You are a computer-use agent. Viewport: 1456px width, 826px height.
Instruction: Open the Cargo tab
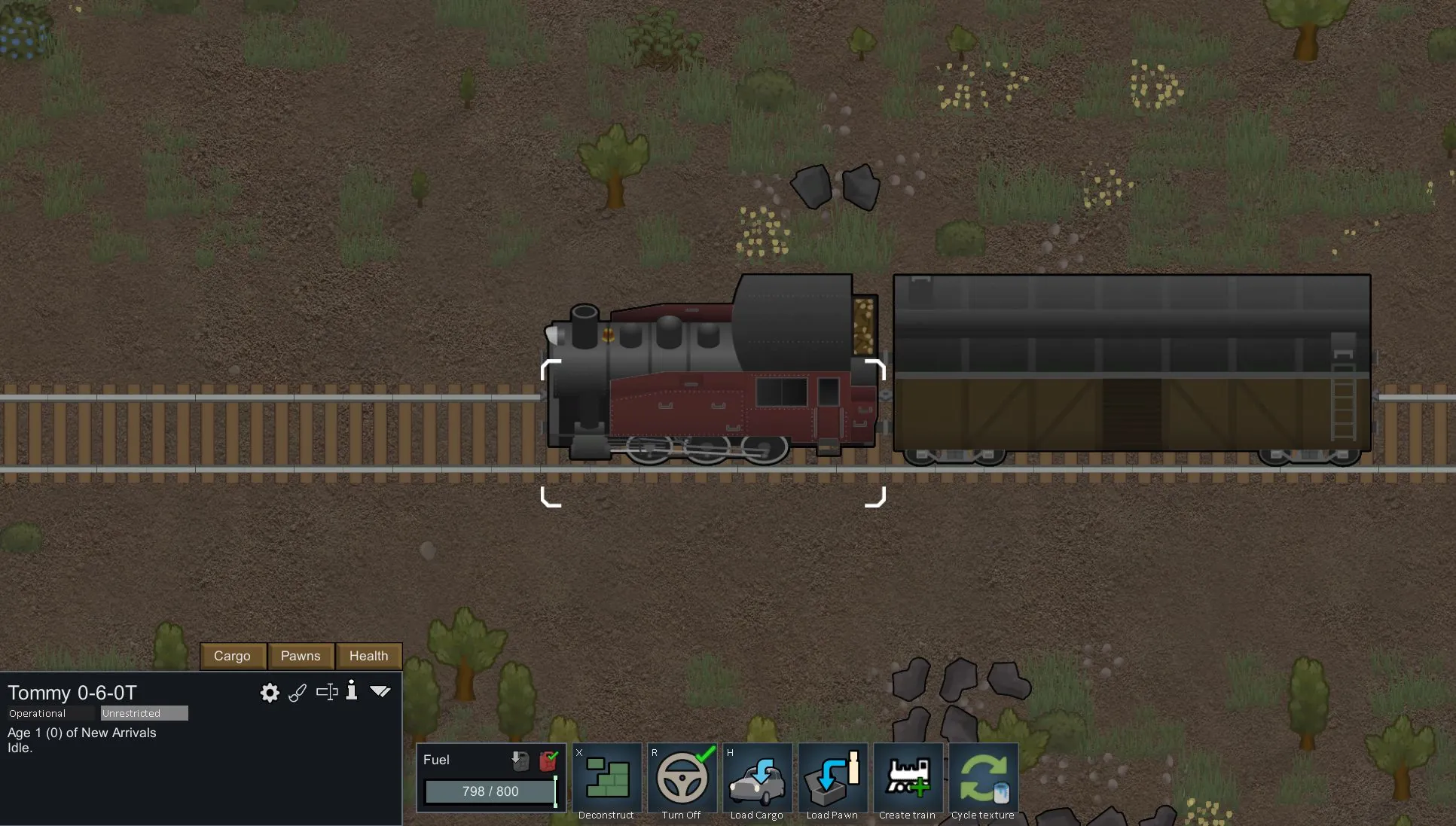point(232,656)
